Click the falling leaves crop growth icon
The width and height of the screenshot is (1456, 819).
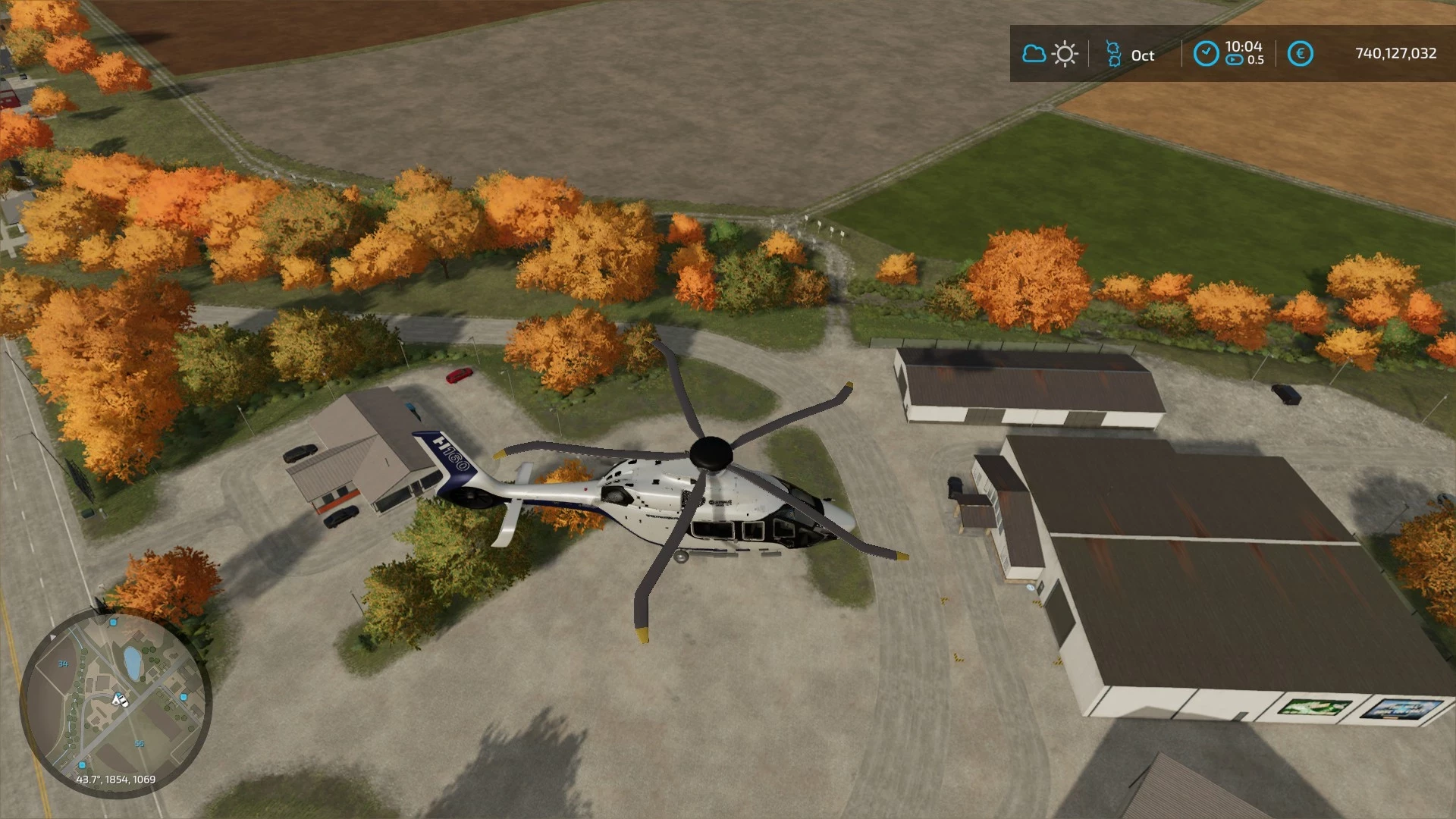click(x=1115, y=53)
